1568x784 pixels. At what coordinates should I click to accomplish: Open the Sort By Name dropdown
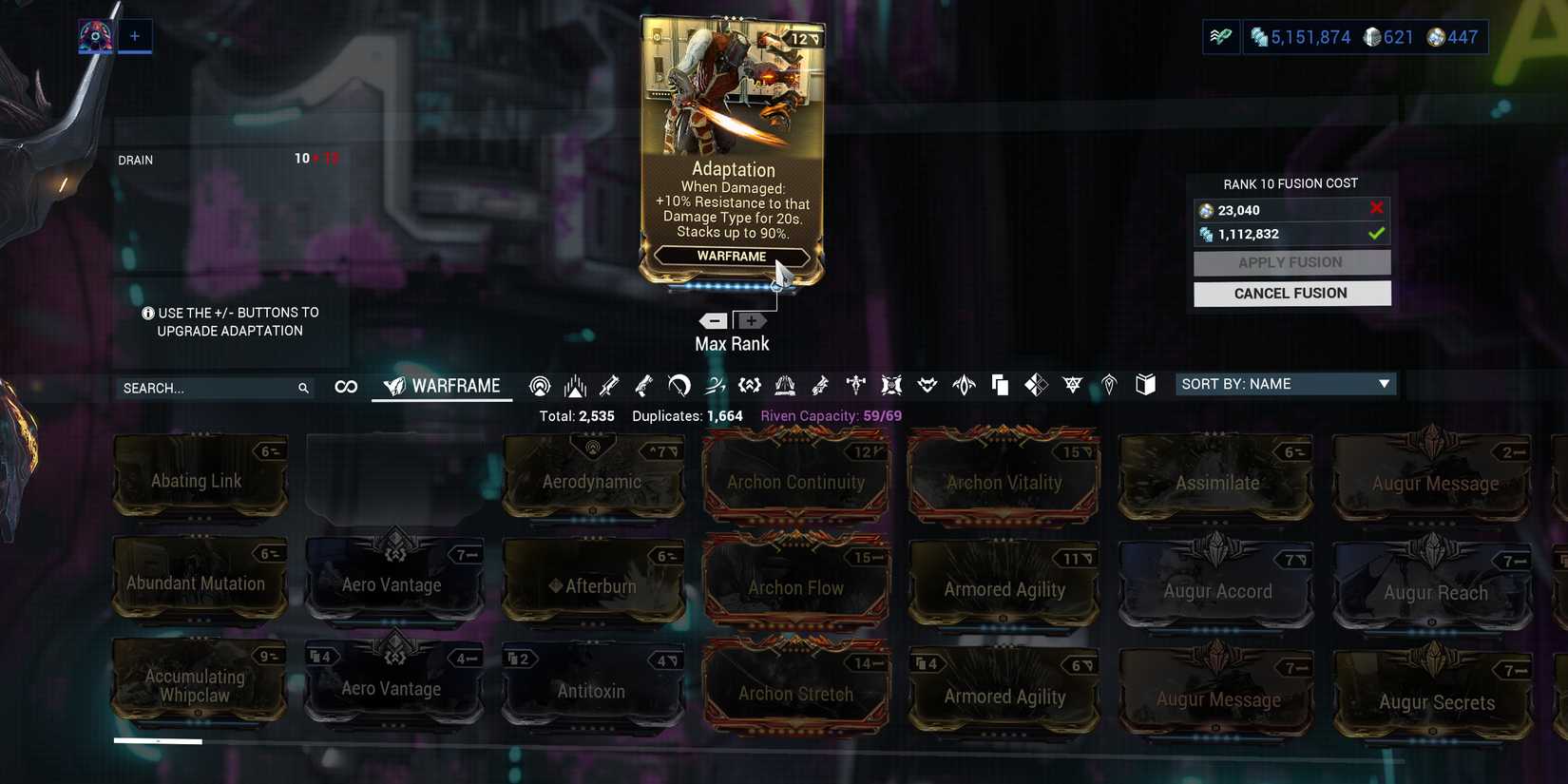(1285, 384)
